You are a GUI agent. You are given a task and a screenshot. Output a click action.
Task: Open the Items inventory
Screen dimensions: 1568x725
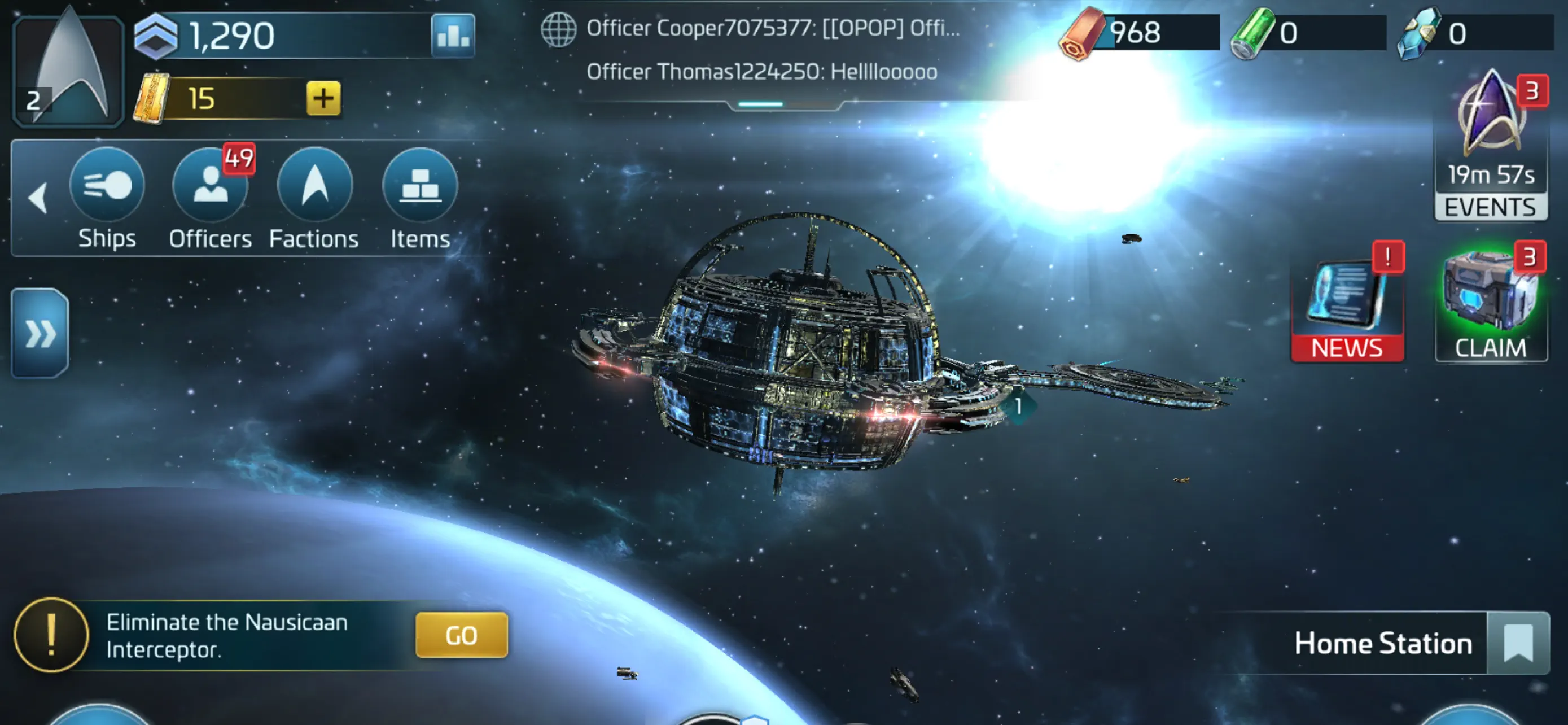419,186
